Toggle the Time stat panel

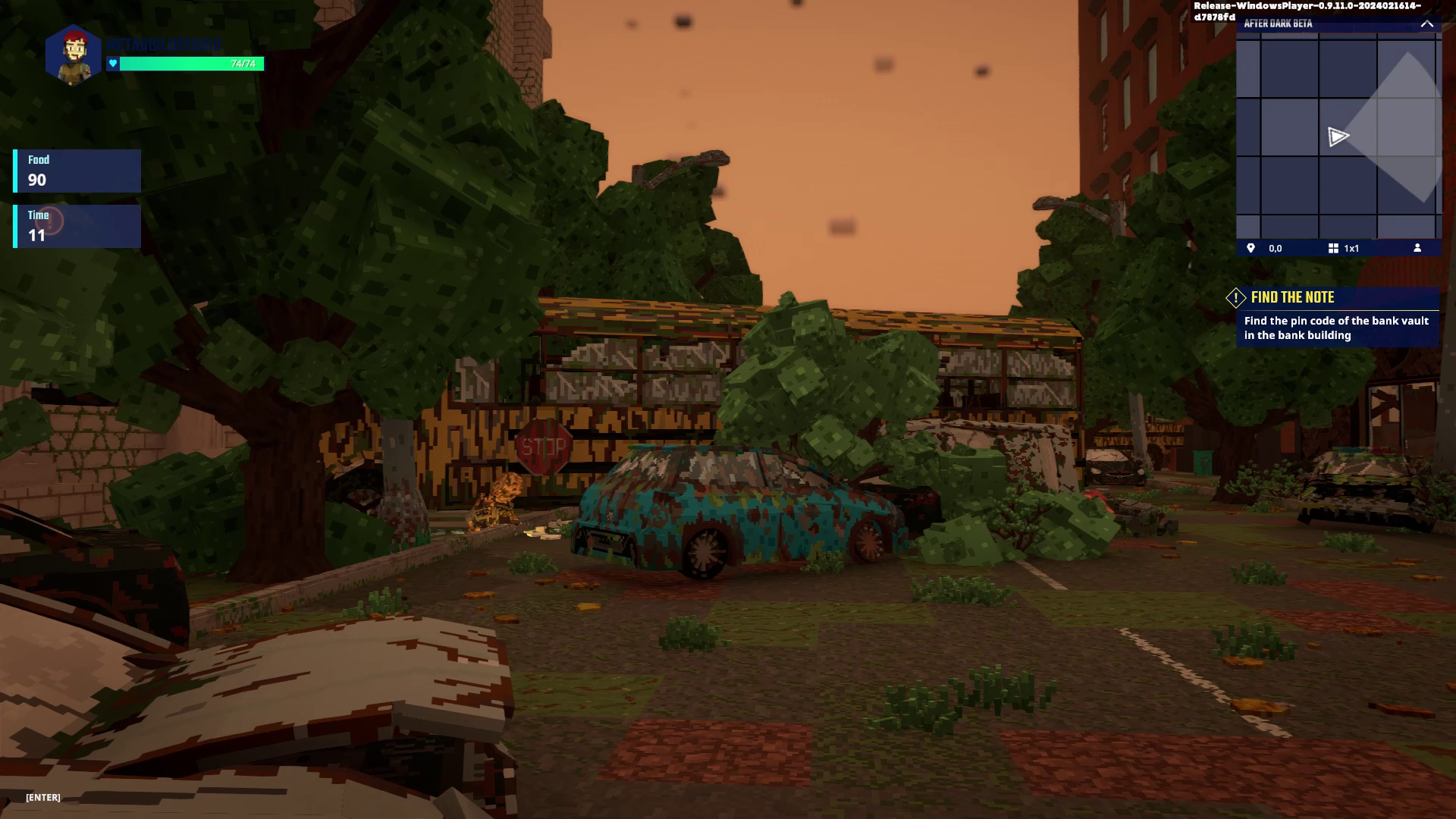pyautogui.click(x=76, y=226)
